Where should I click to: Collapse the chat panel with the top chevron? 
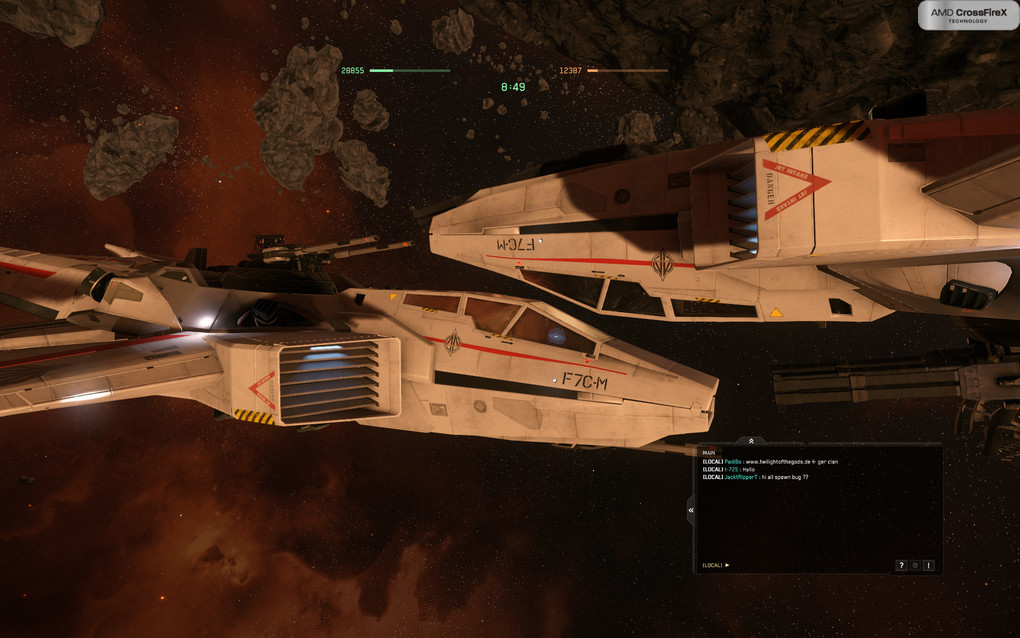coord(751,441)
